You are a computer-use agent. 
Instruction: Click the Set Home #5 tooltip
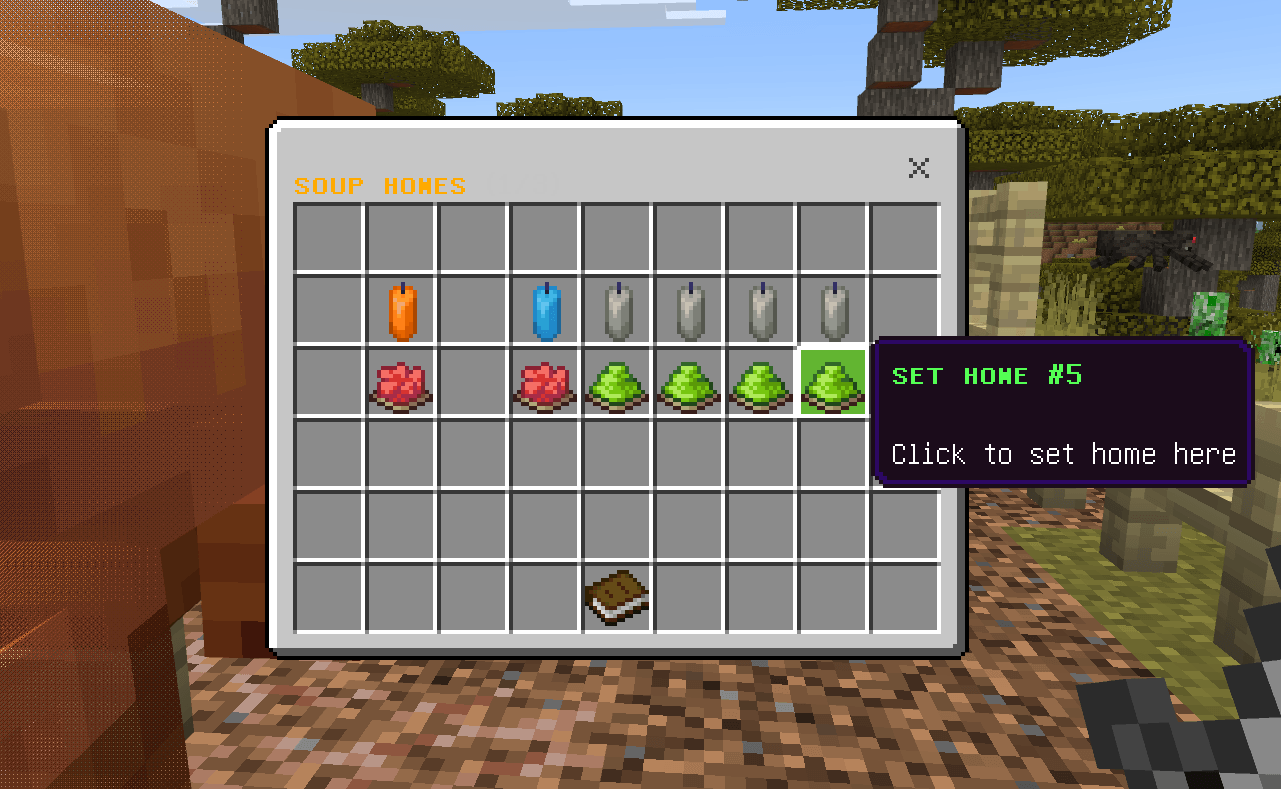tap(1062, 413)
